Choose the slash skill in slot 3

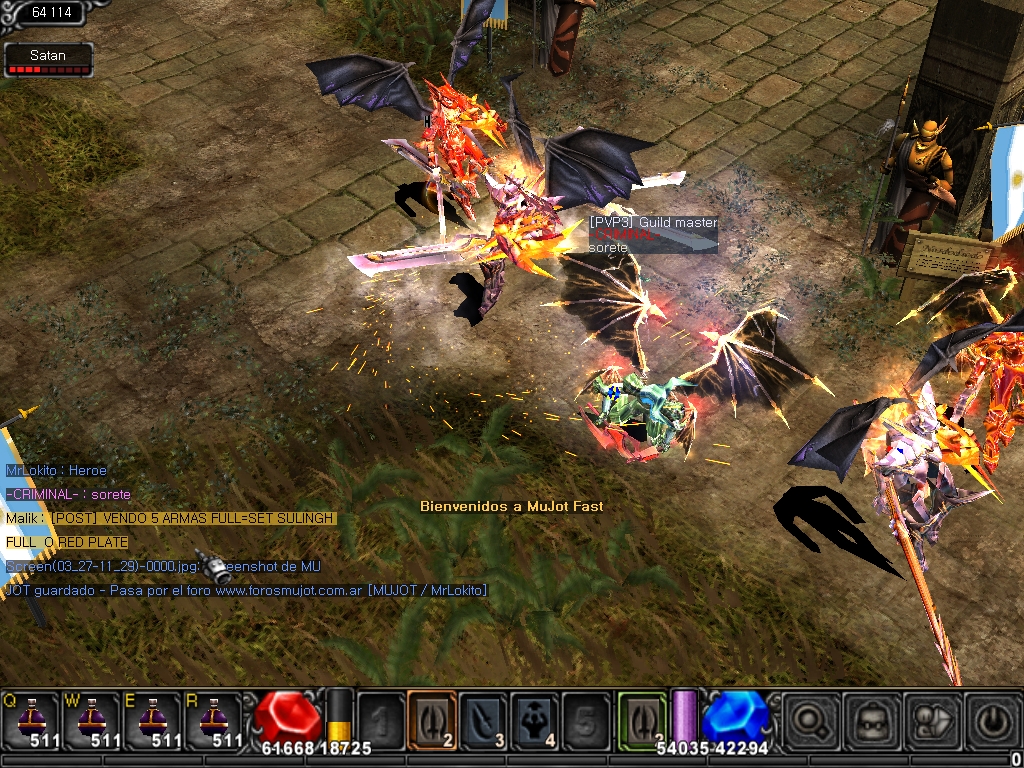(484, 718)
